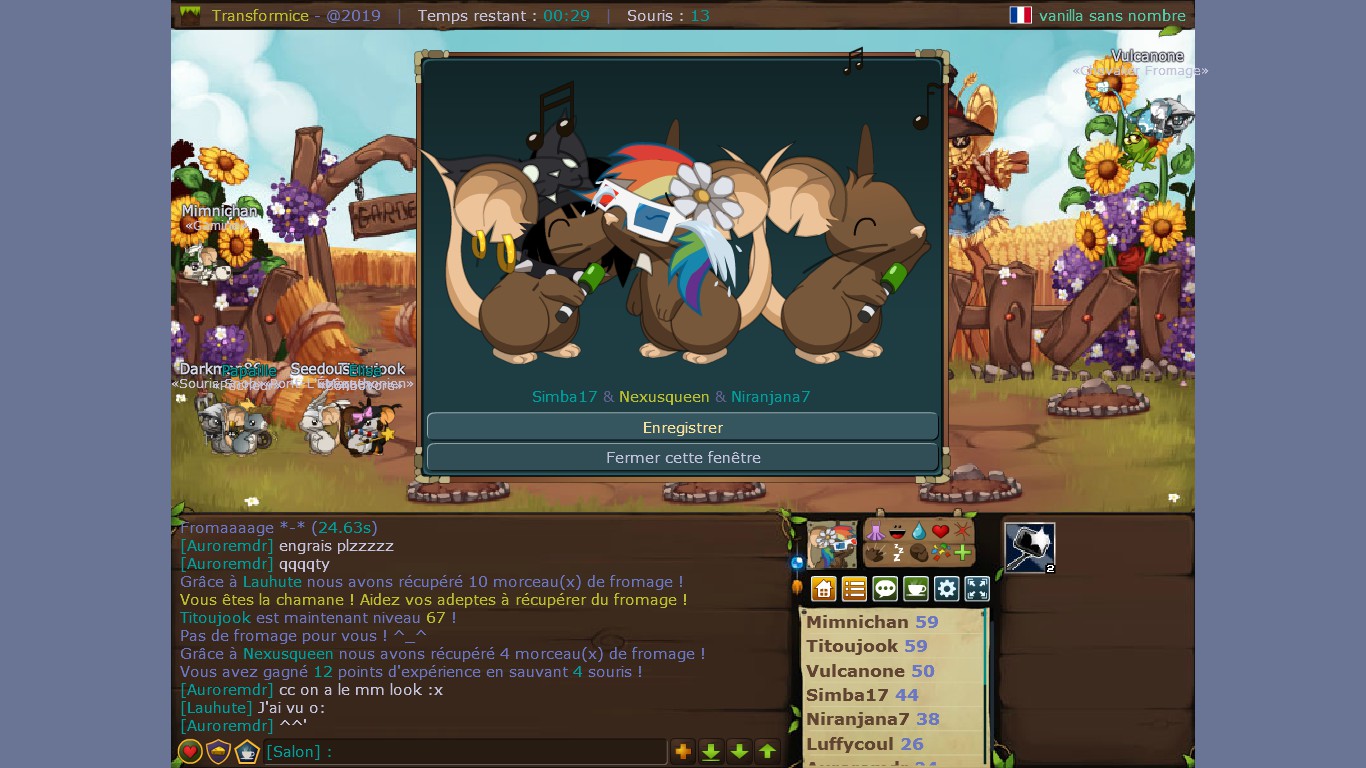Open the café cup icon
The image size is (1366, 768).
click(x=915, y=589)
